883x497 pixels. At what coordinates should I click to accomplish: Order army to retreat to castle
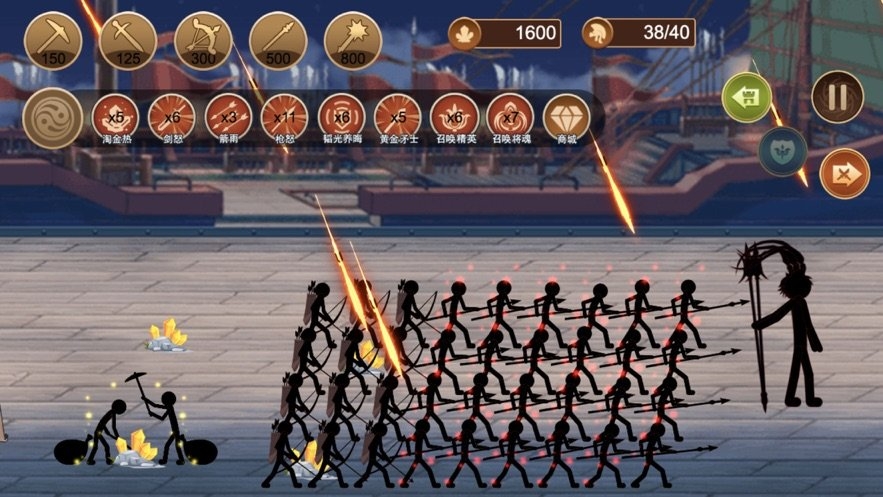coord(747,98)
